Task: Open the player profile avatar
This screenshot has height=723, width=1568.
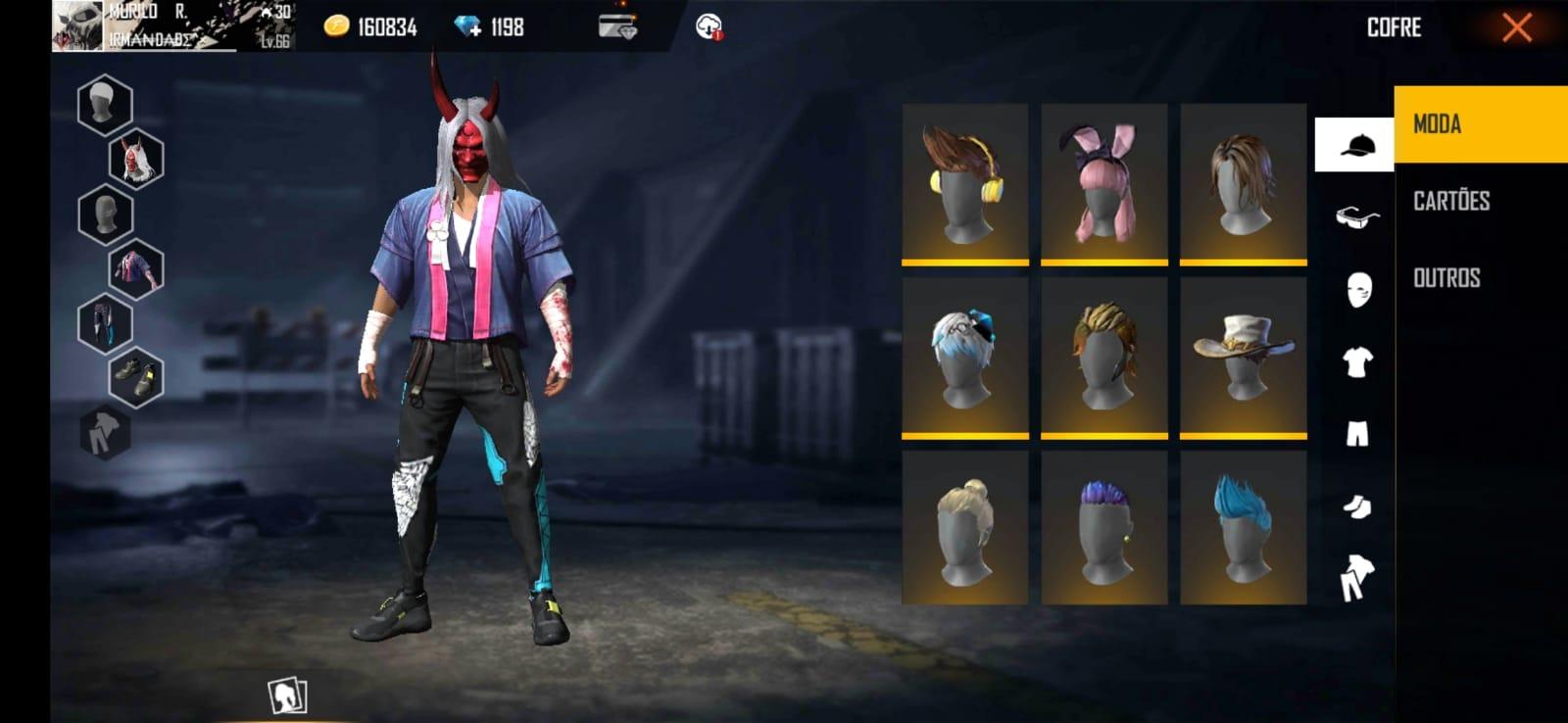Action: click(77, 25)
